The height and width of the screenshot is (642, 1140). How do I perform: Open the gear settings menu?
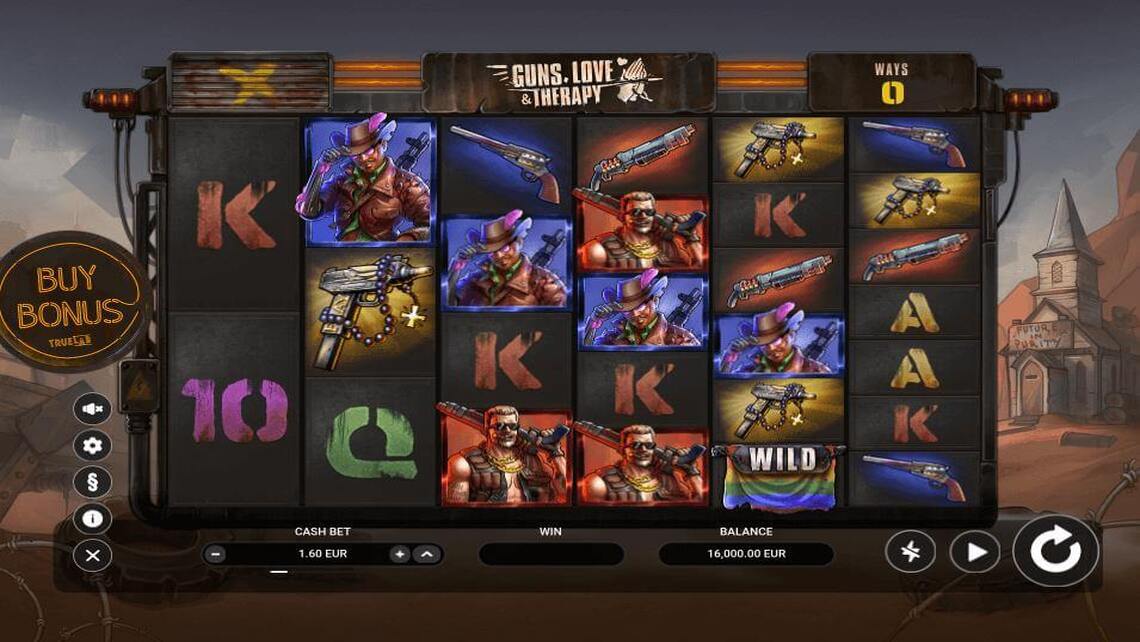pos(93,445)
